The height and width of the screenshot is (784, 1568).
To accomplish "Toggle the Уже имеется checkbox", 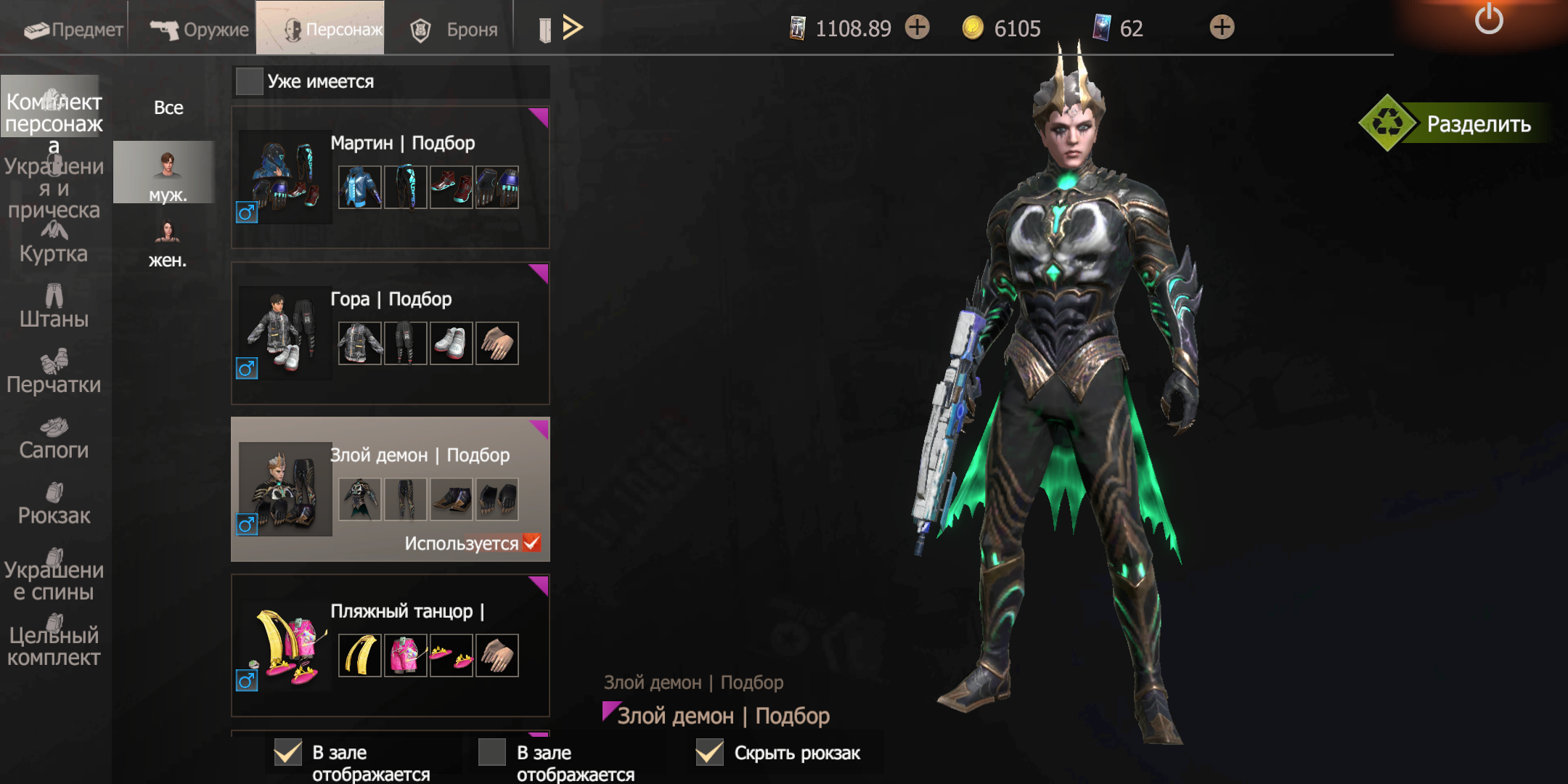I will click(x=250, y=81).
